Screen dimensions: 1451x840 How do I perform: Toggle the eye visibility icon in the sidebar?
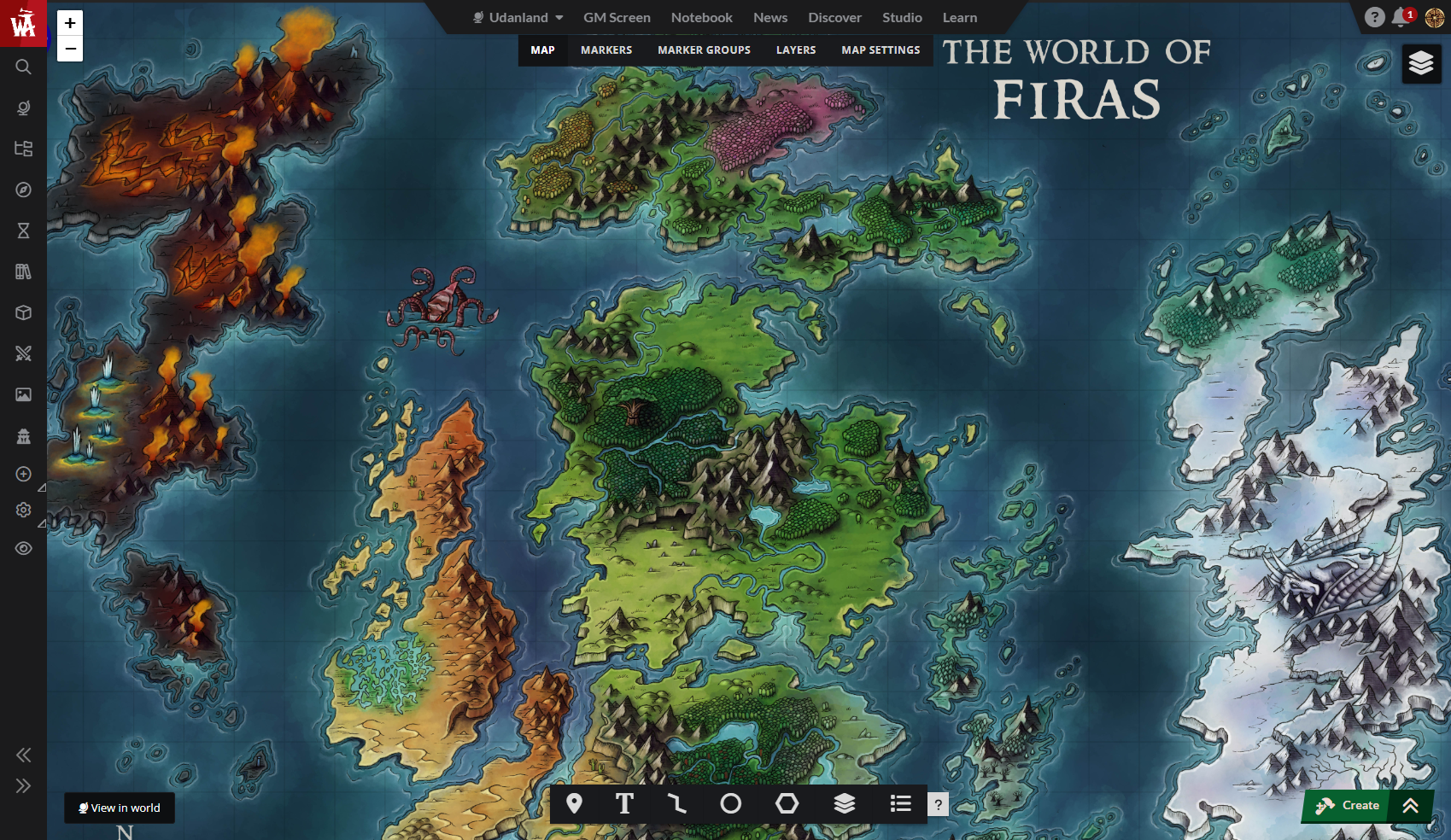pyautogui.click(x=23, y=547)
